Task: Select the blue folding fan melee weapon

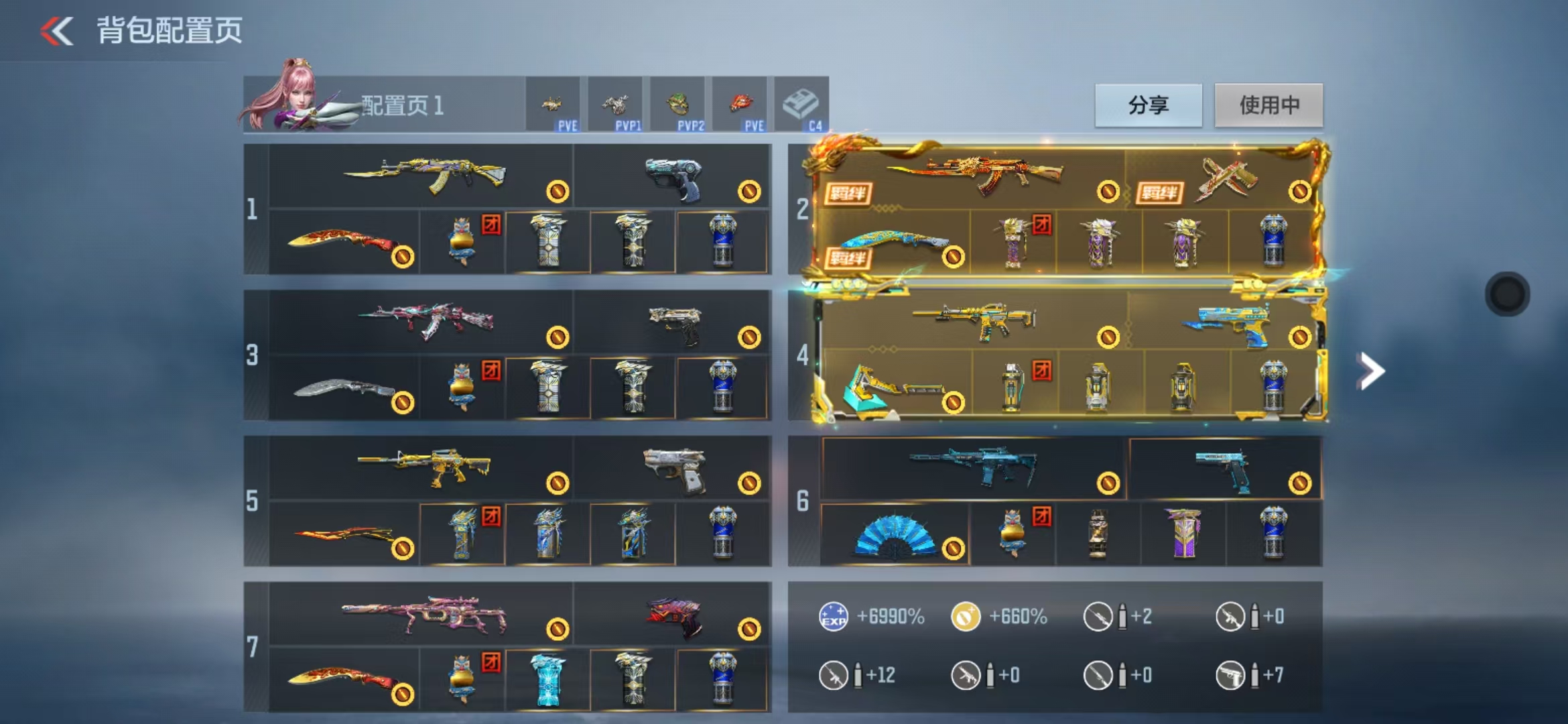Action: 894,536
